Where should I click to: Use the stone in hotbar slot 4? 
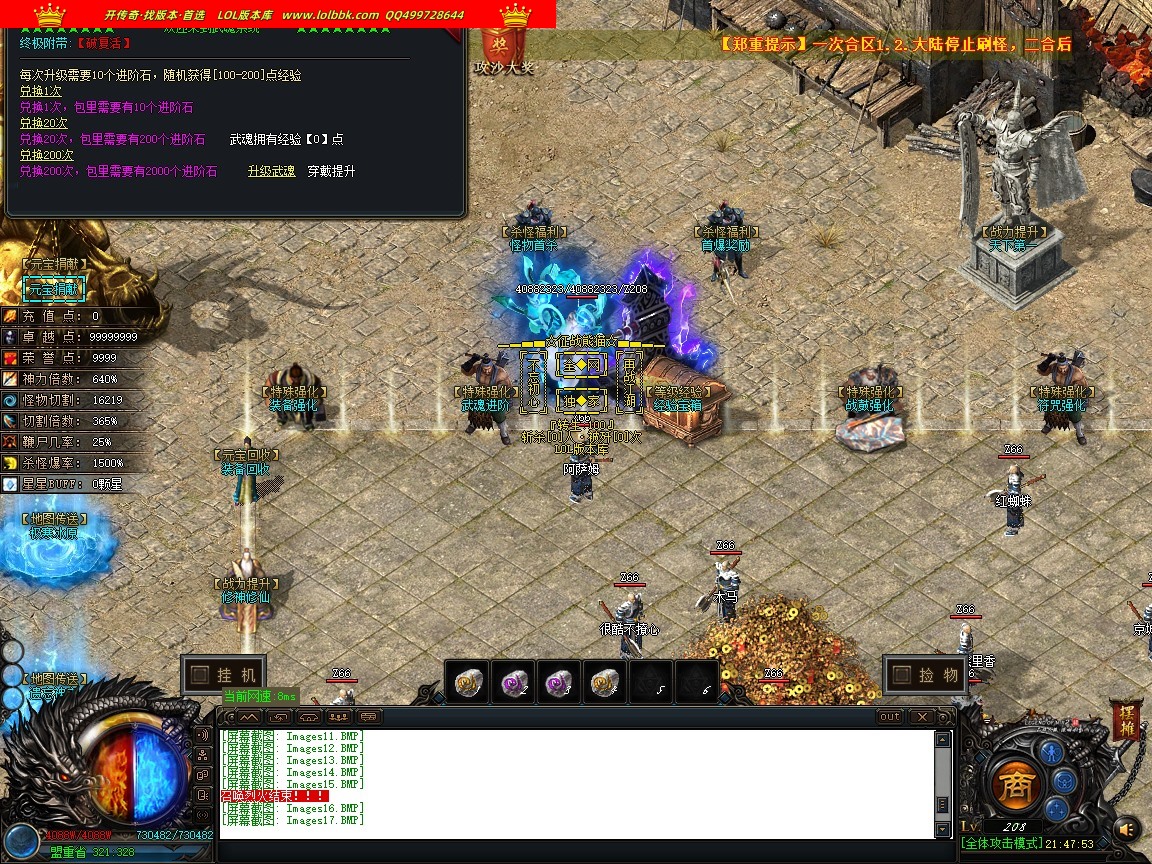[604, 681]
